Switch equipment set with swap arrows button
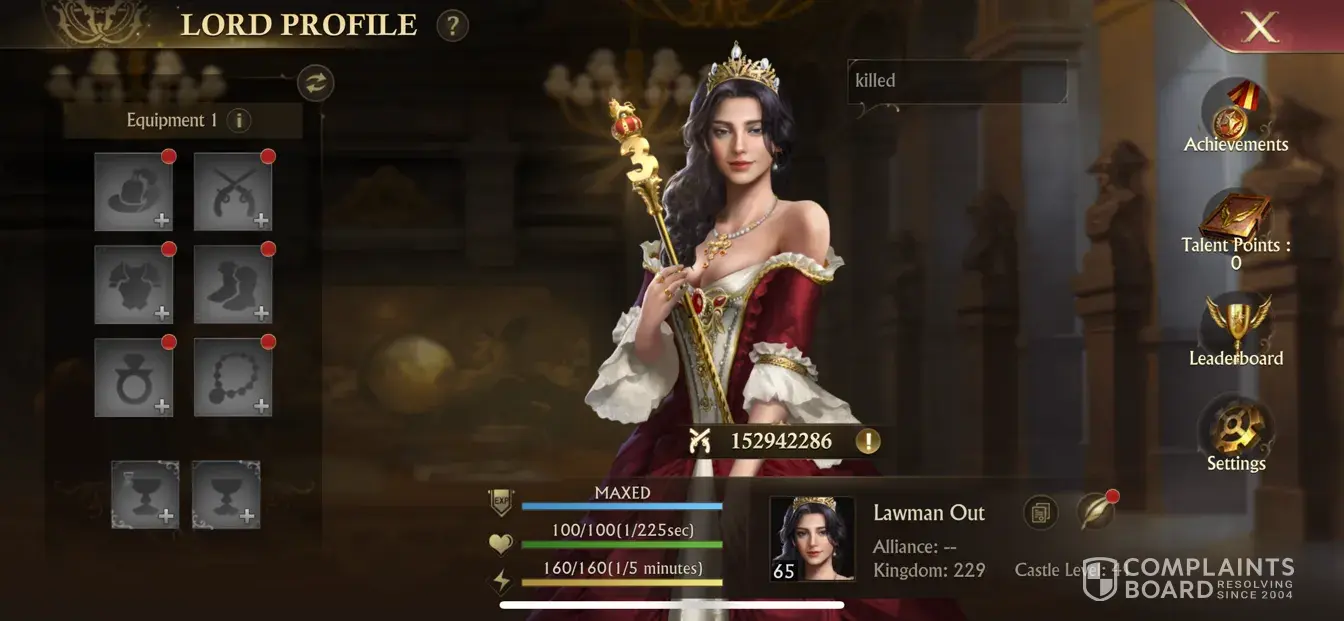1344x621 pixels. [x=316, y=83]
